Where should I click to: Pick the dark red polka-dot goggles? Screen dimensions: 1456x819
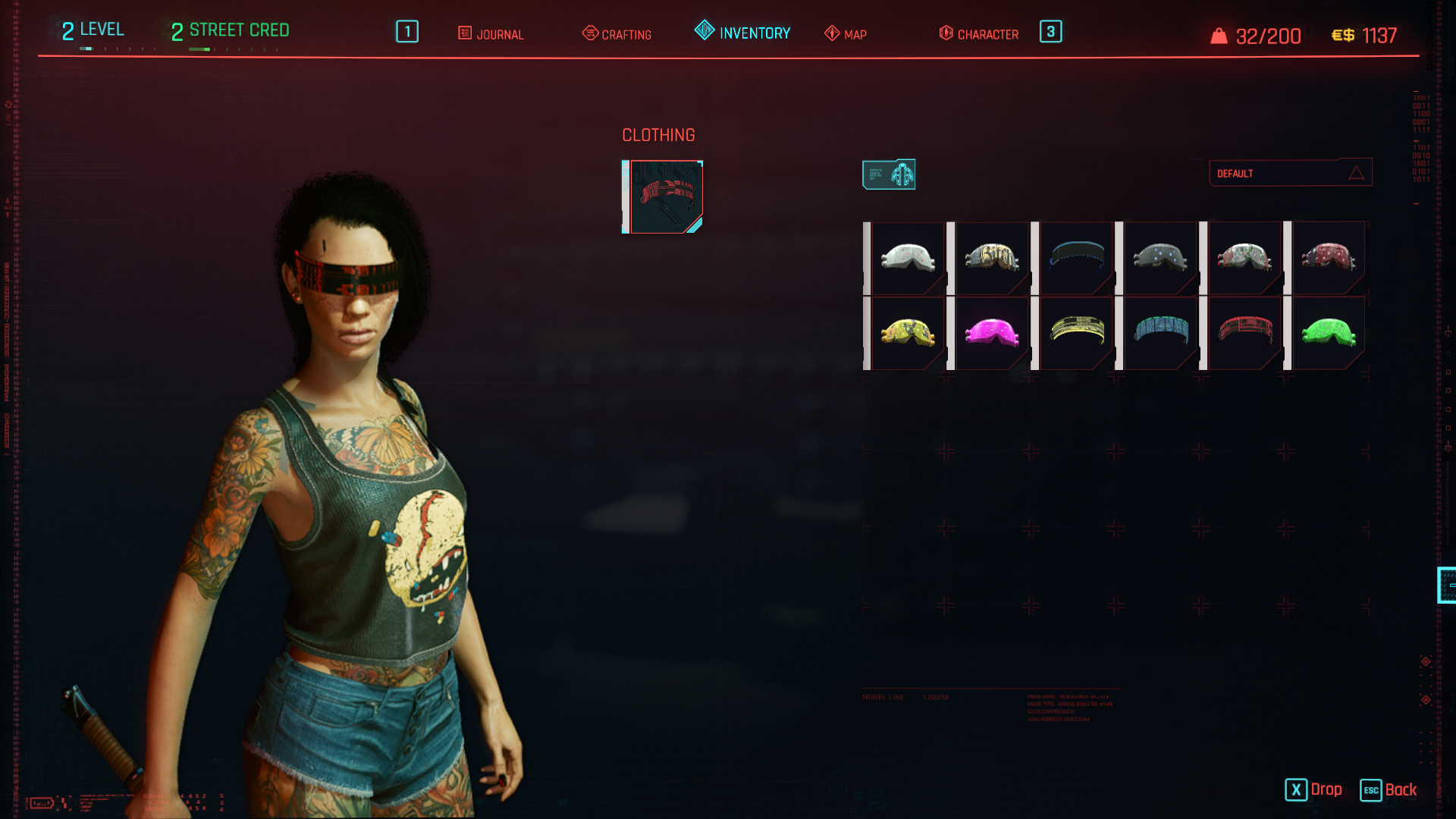[x=1329, y=258]
